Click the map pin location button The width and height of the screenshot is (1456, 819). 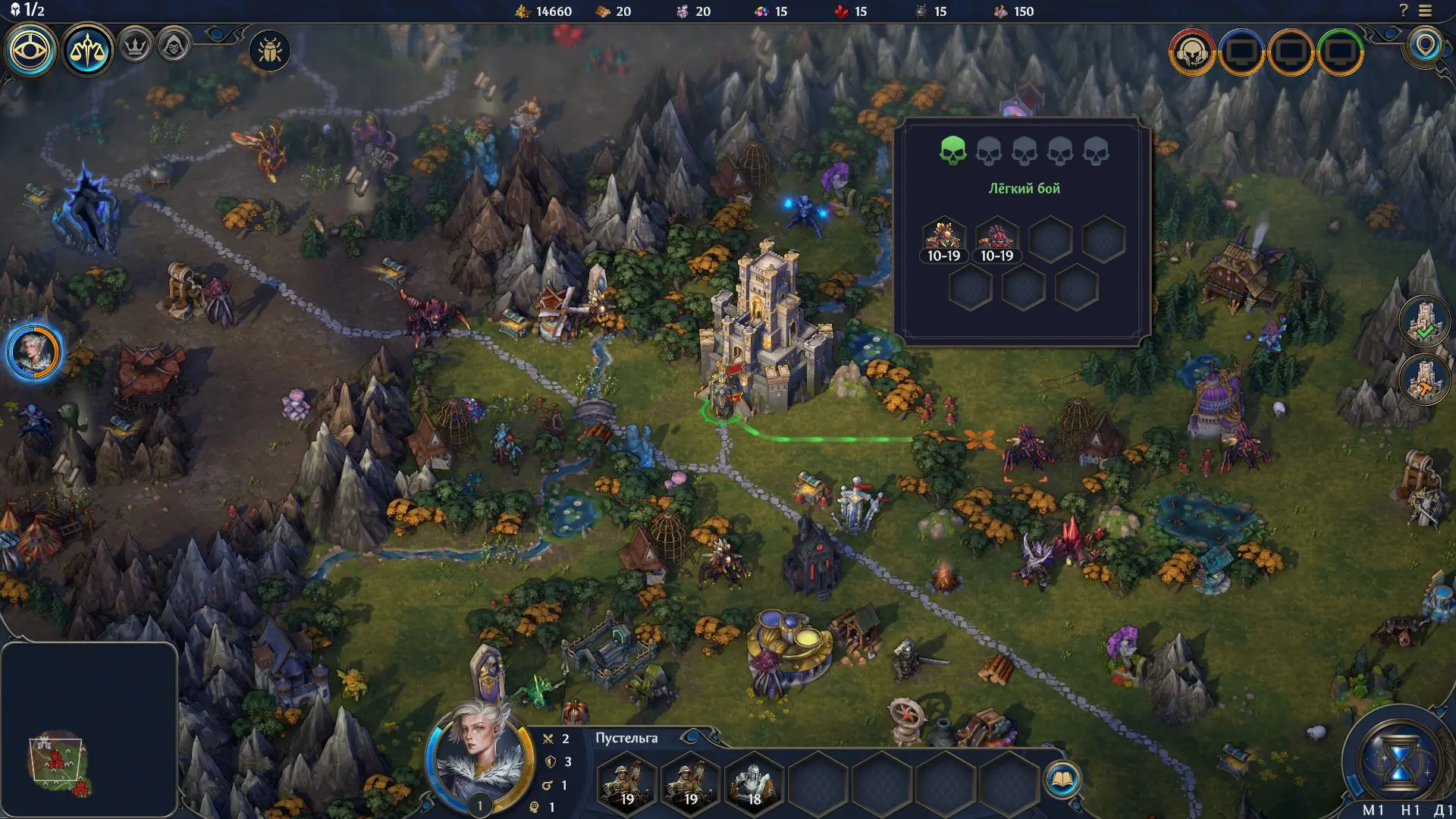point(1426,45)
